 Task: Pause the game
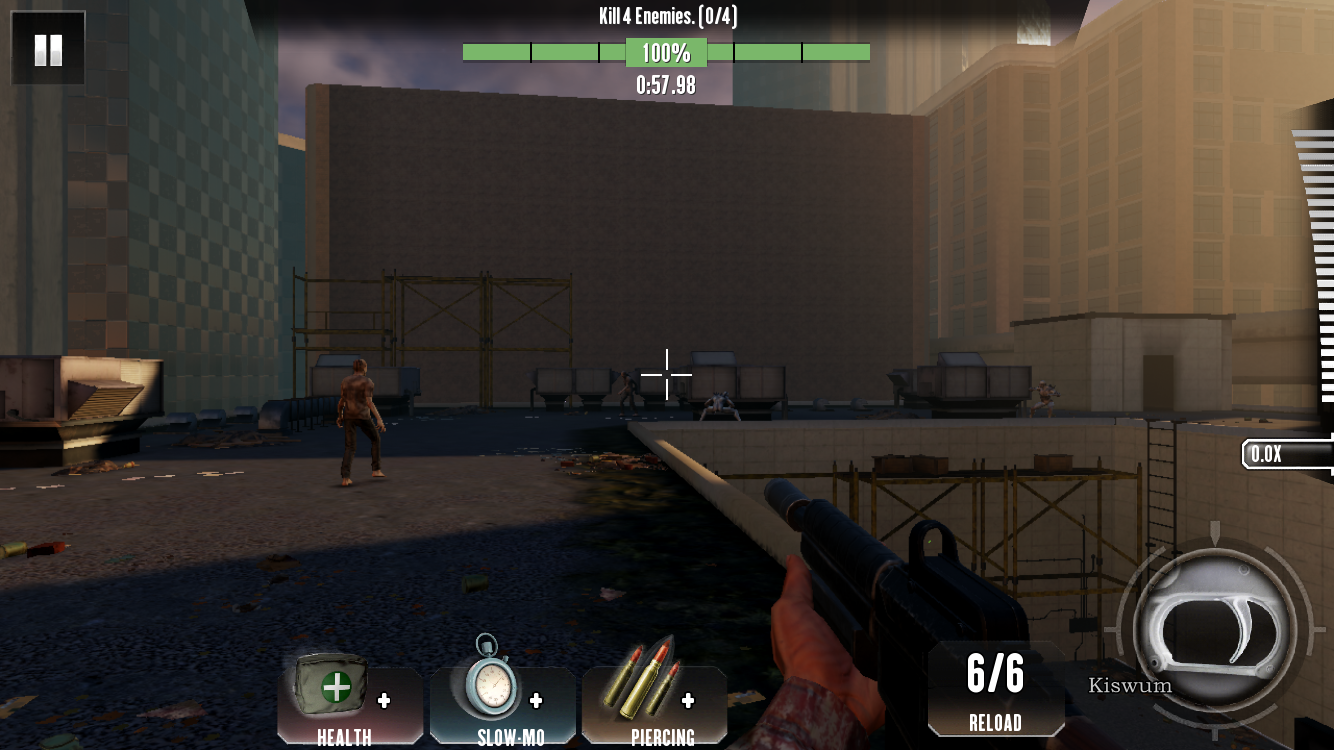(48, 49)
